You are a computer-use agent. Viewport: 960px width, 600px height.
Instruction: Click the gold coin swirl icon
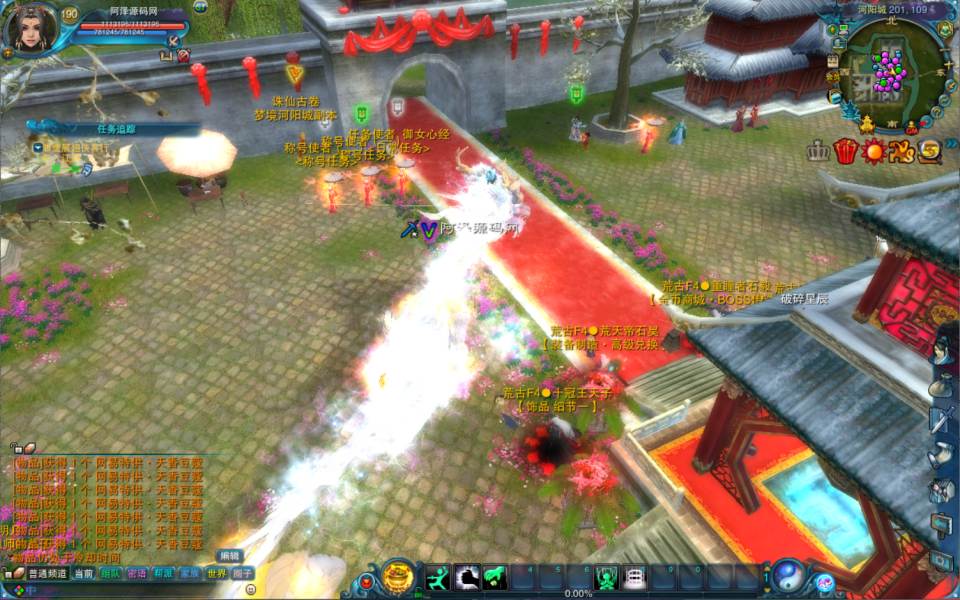pyautogui.click(x=929, y=152)
